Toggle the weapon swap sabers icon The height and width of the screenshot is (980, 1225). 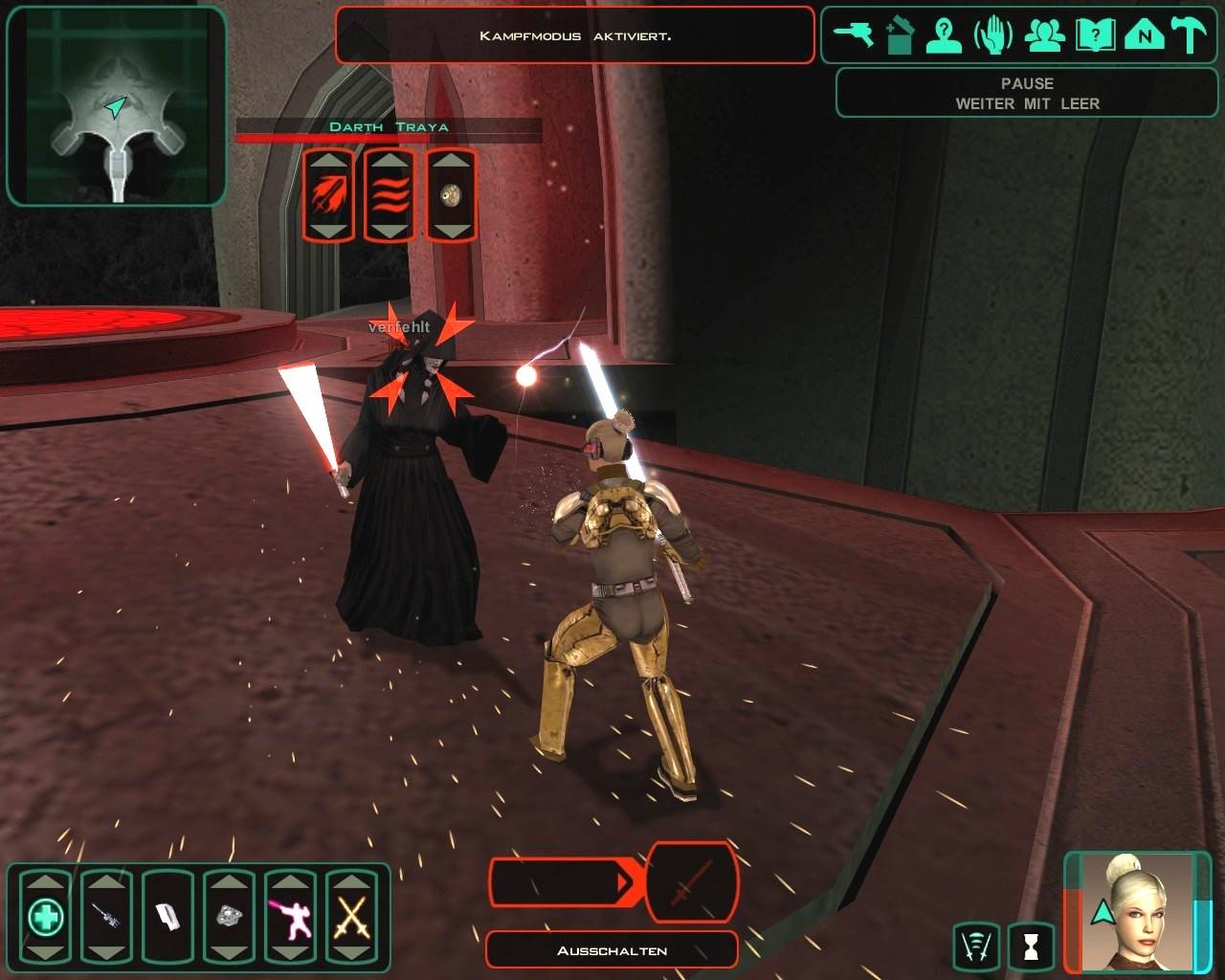coord(977,947)
